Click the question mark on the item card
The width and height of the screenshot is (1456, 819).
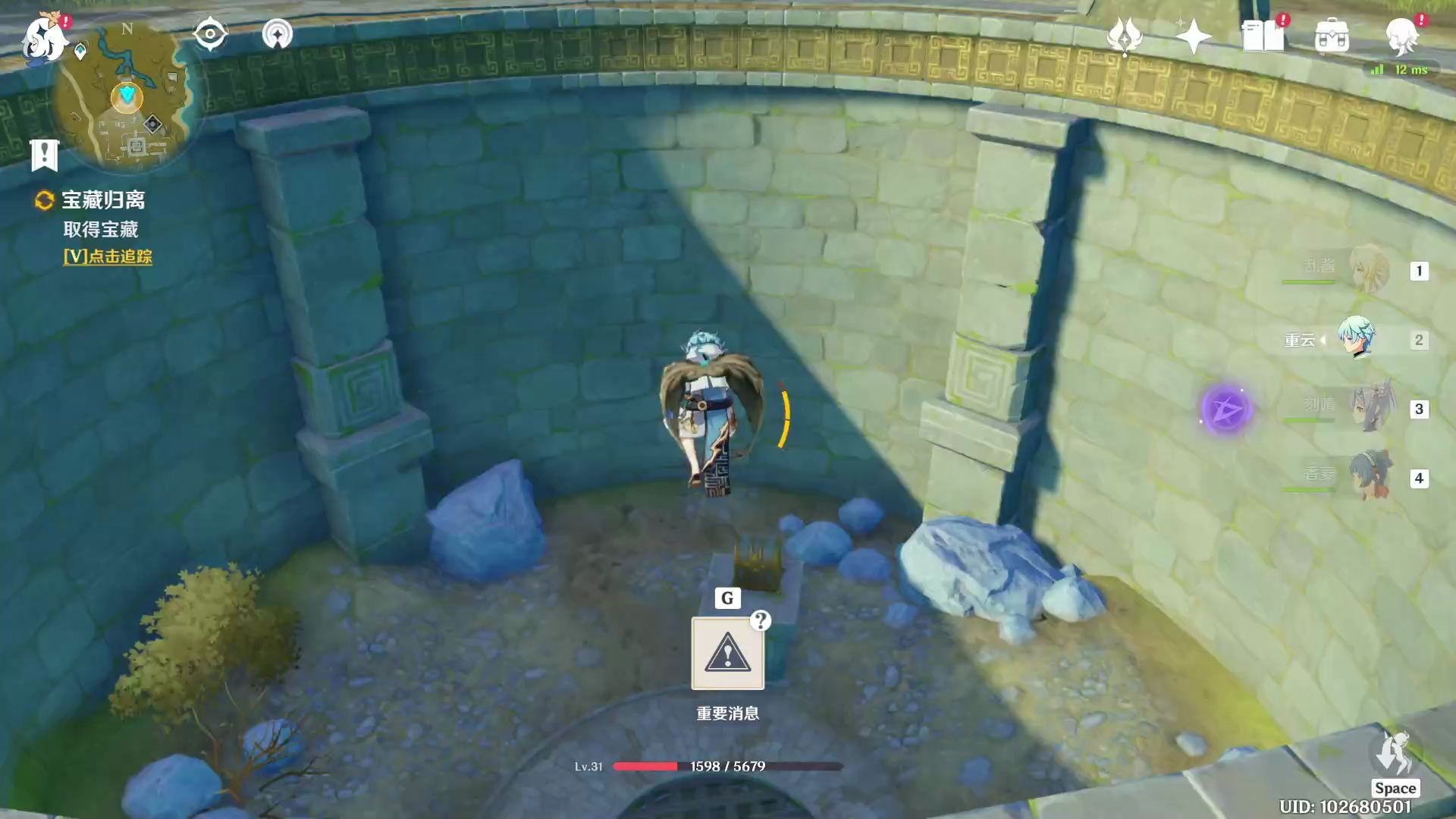[761, 621]
